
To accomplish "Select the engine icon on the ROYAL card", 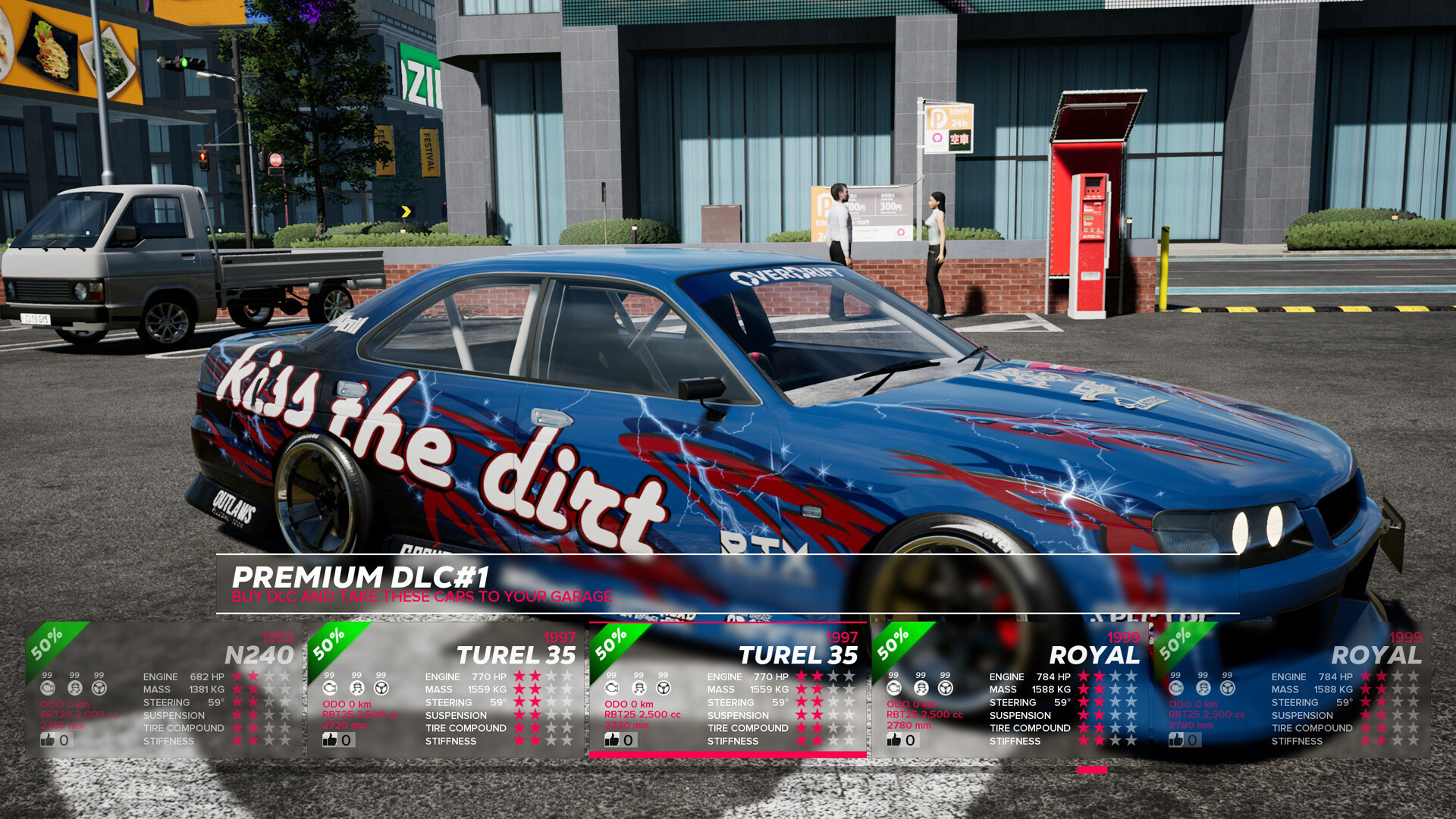I will (x=893, y=688).
